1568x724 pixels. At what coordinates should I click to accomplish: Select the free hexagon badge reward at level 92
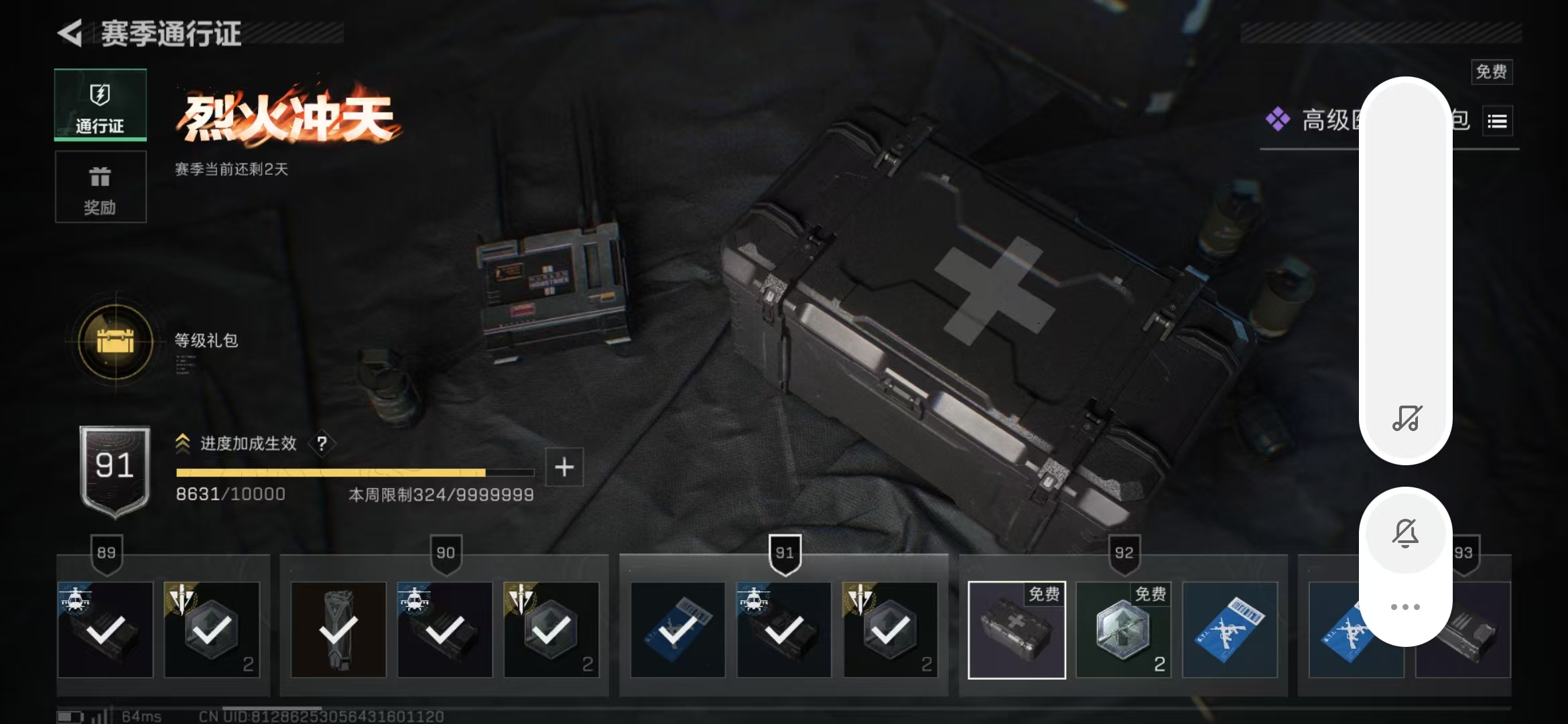click(x=1123, y=630)
